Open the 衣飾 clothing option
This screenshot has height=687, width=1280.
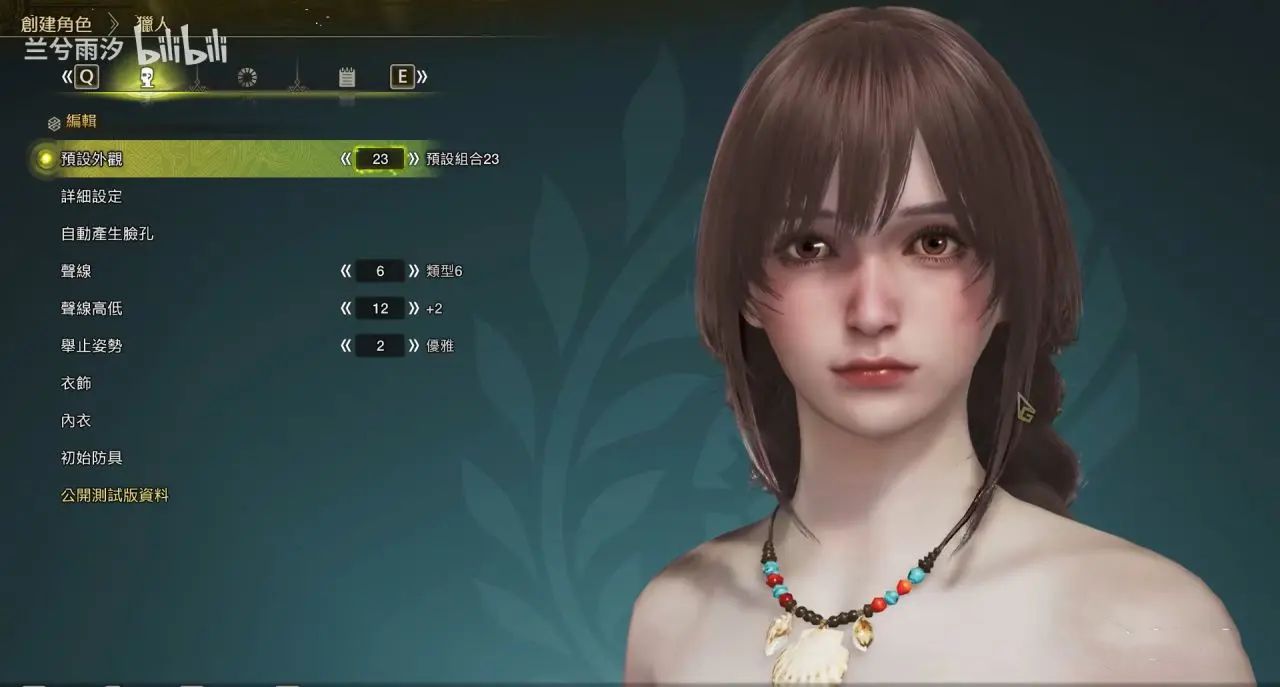76,383
